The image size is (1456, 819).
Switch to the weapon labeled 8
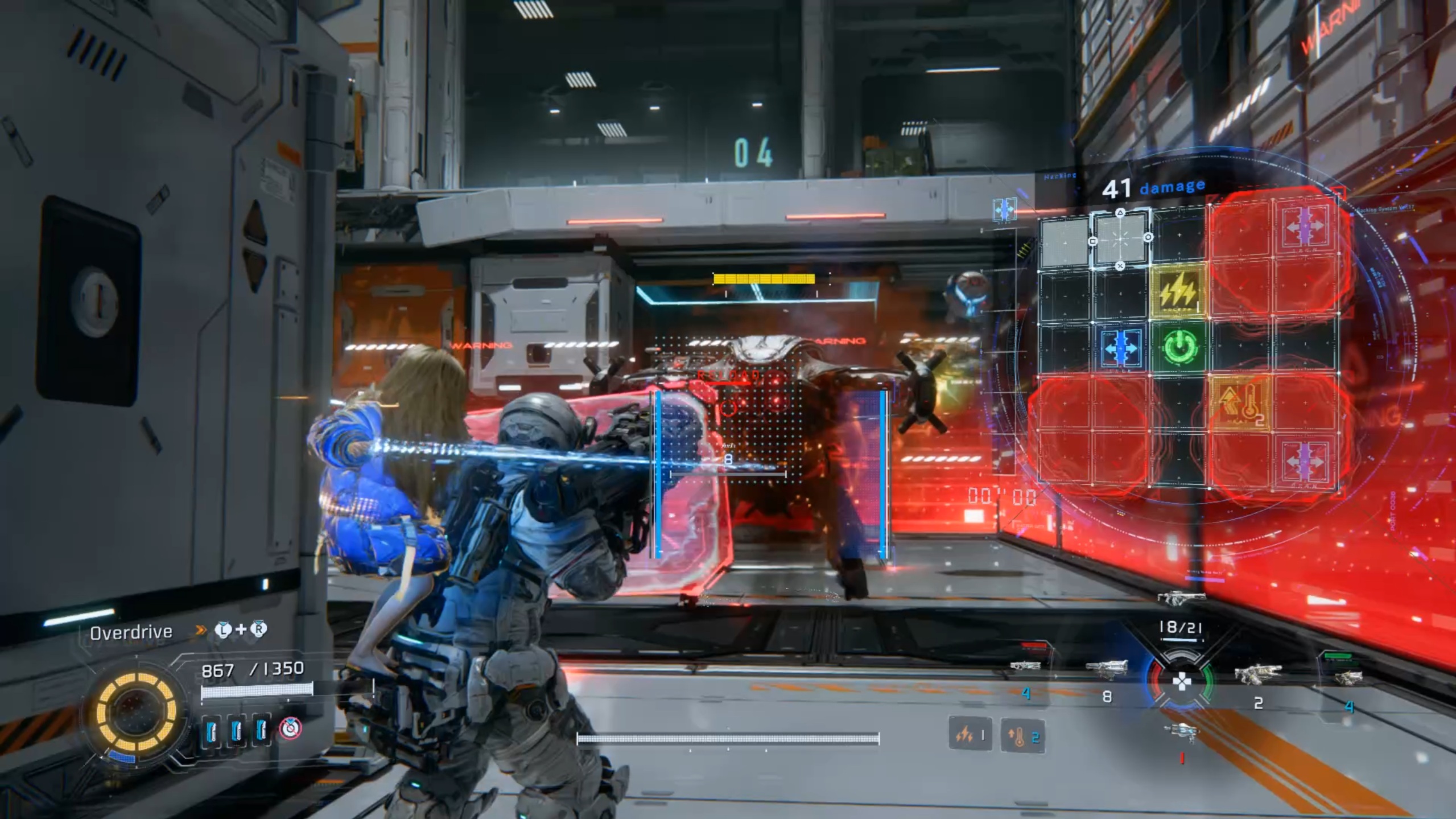[1106, 669]
